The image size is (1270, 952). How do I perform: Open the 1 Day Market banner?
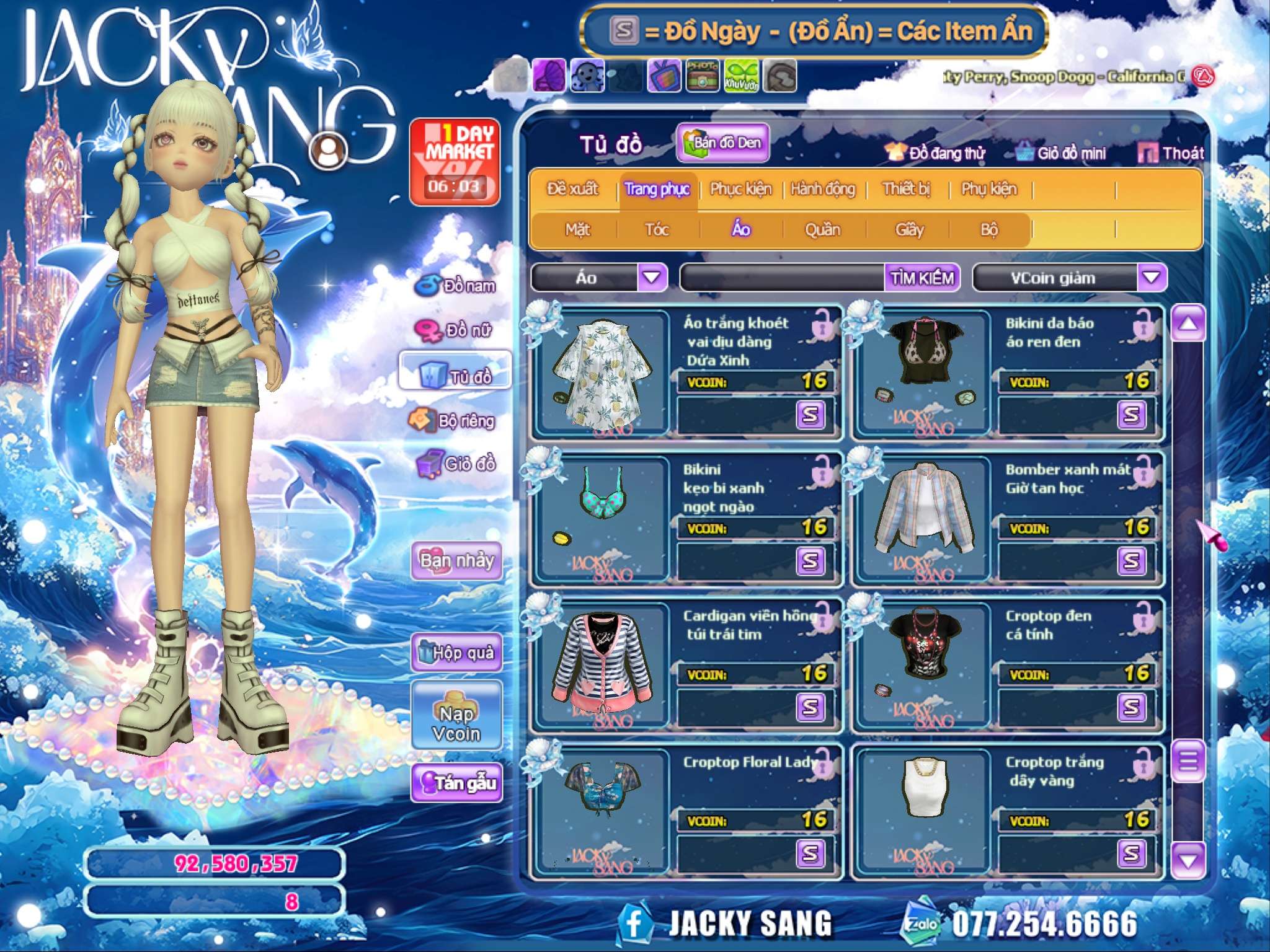point(455,161)
